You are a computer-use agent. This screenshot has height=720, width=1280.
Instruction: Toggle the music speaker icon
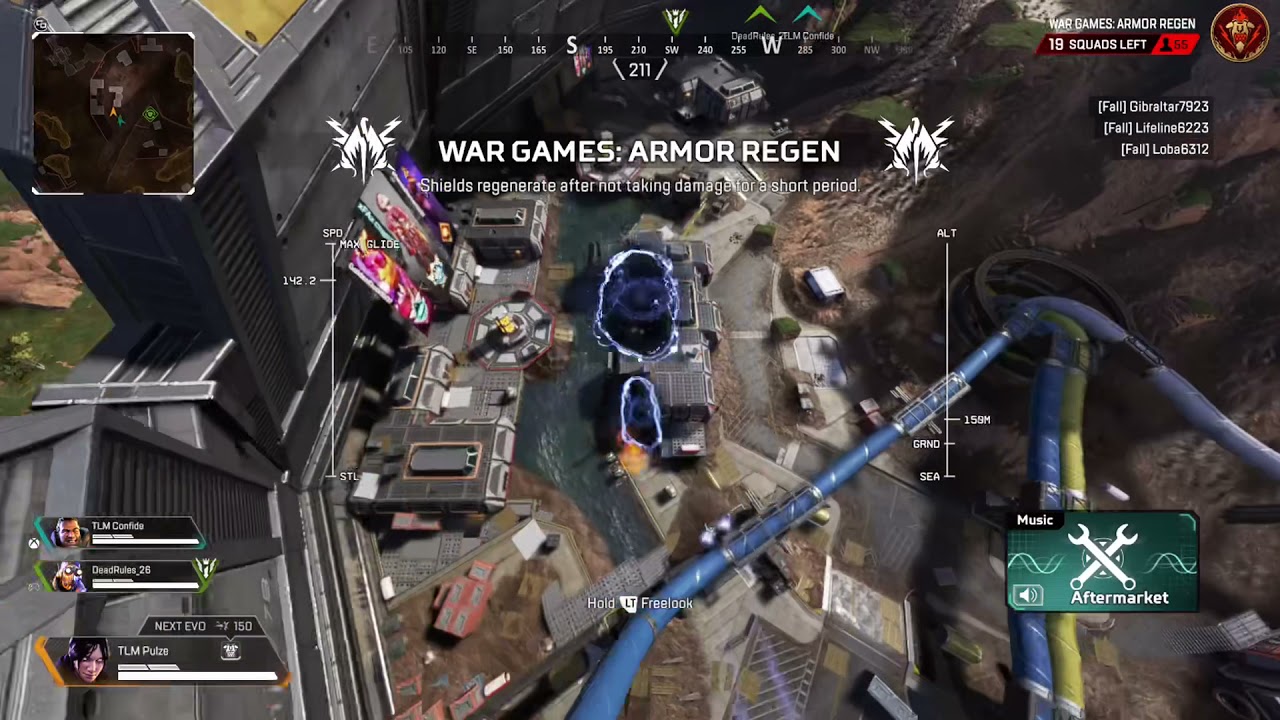coord(1028,596)
